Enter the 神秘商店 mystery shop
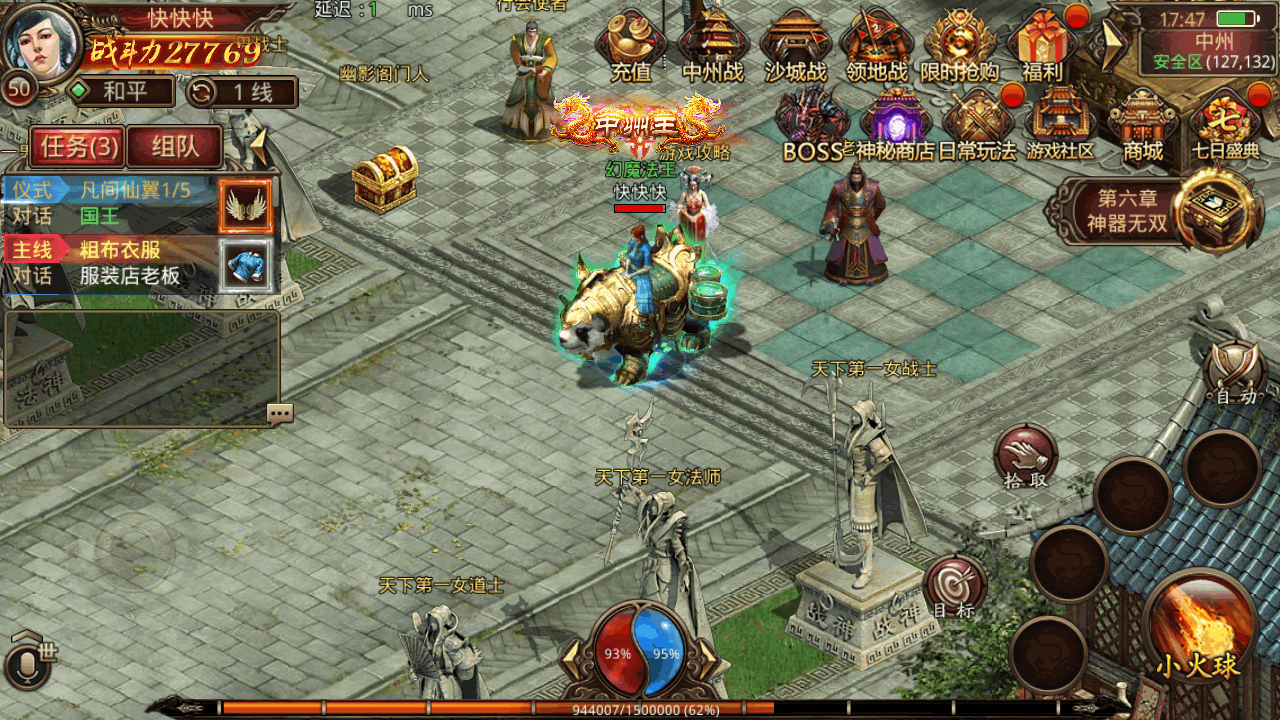Image resolution: width=1280 pixels, height=720 pixels. click(x=895, y=124)
